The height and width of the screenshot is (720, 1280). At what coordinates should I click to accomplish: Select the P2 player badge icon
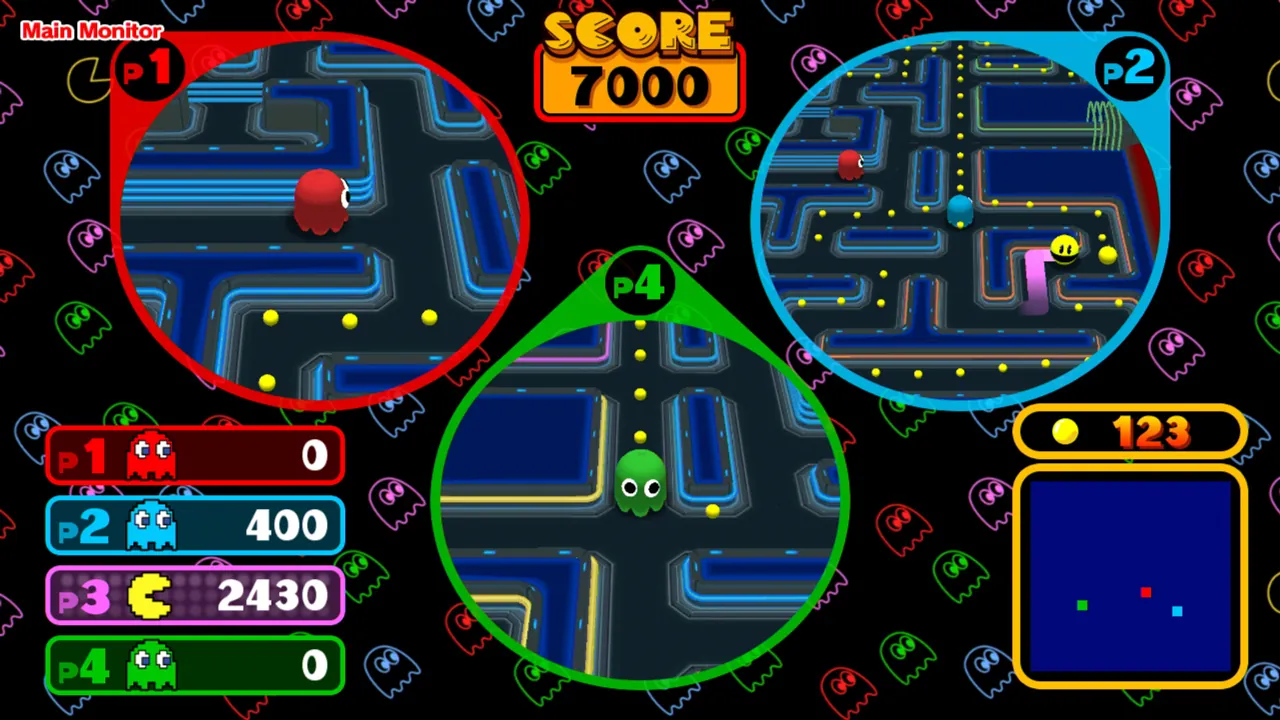[x=1128, y=68]
